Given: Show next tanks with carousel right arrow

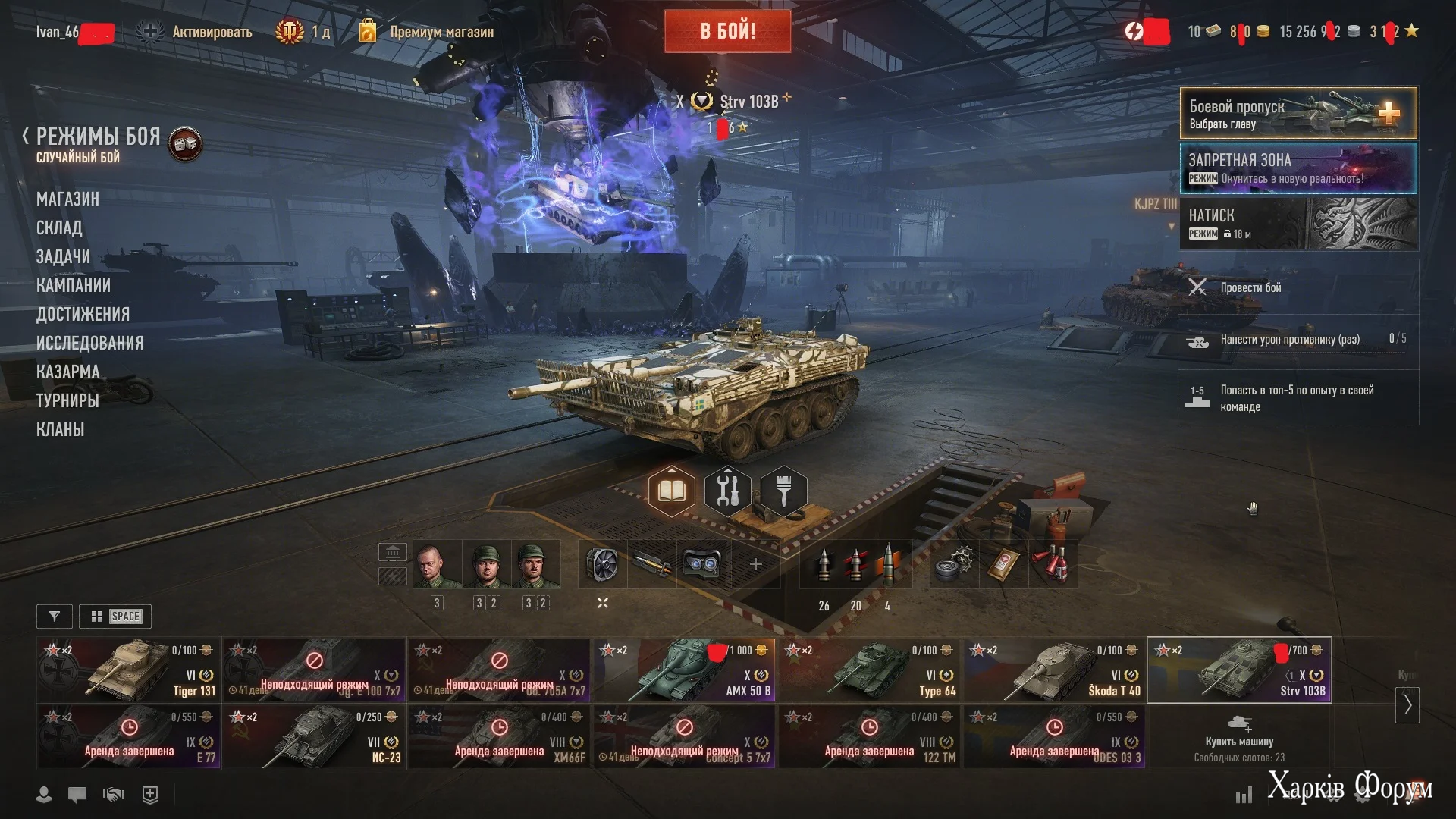Looking at the screenshot, I should point(1407,705).
